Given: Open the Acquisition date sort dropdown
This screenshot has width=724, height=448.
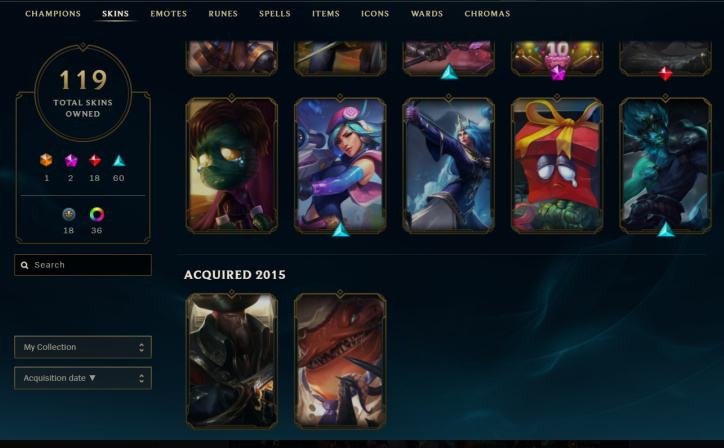Looking at the screenshot, I should point(83,378).
